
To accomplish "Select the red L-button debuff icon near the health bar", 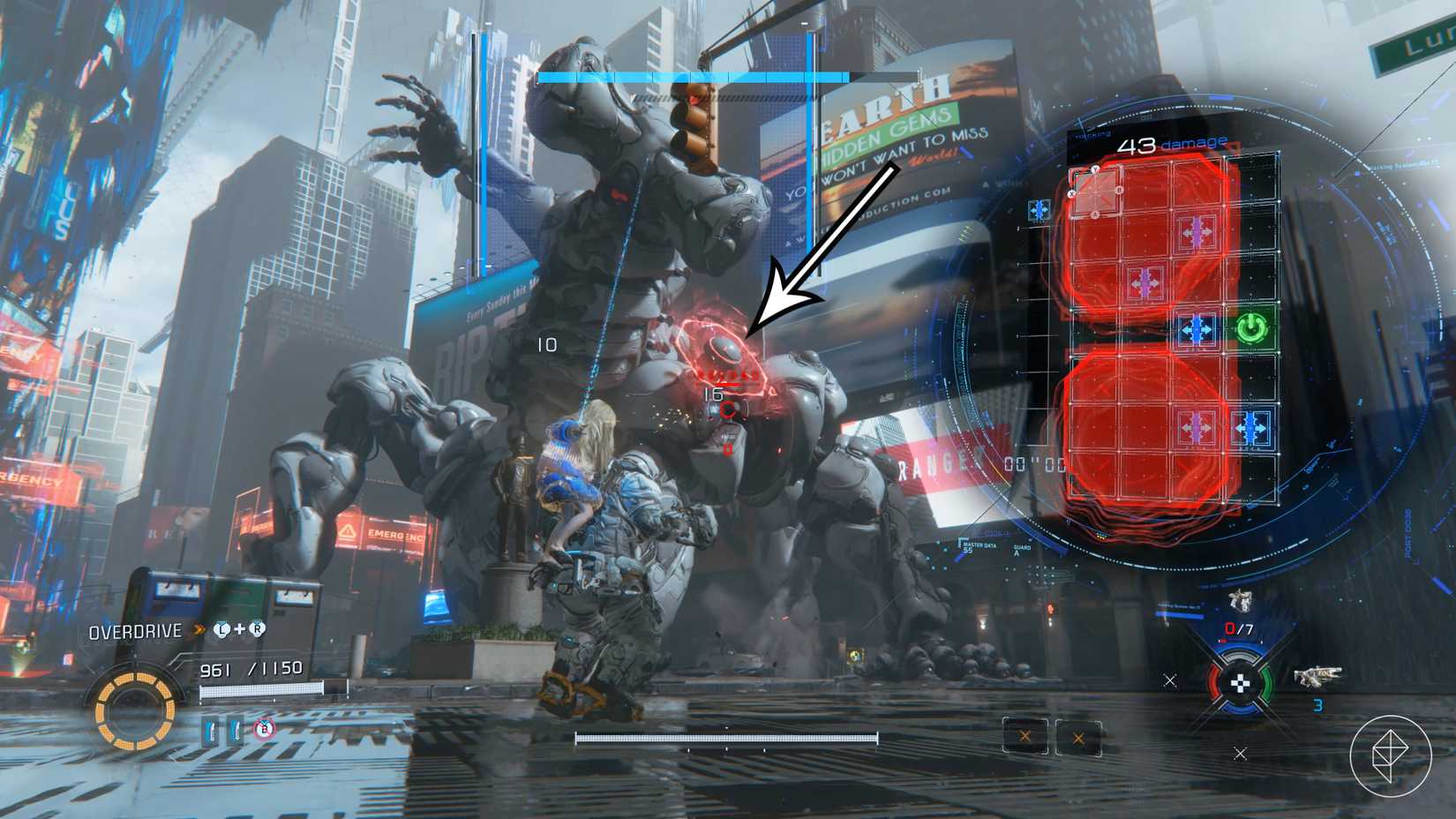I will (x=263, y=729).
